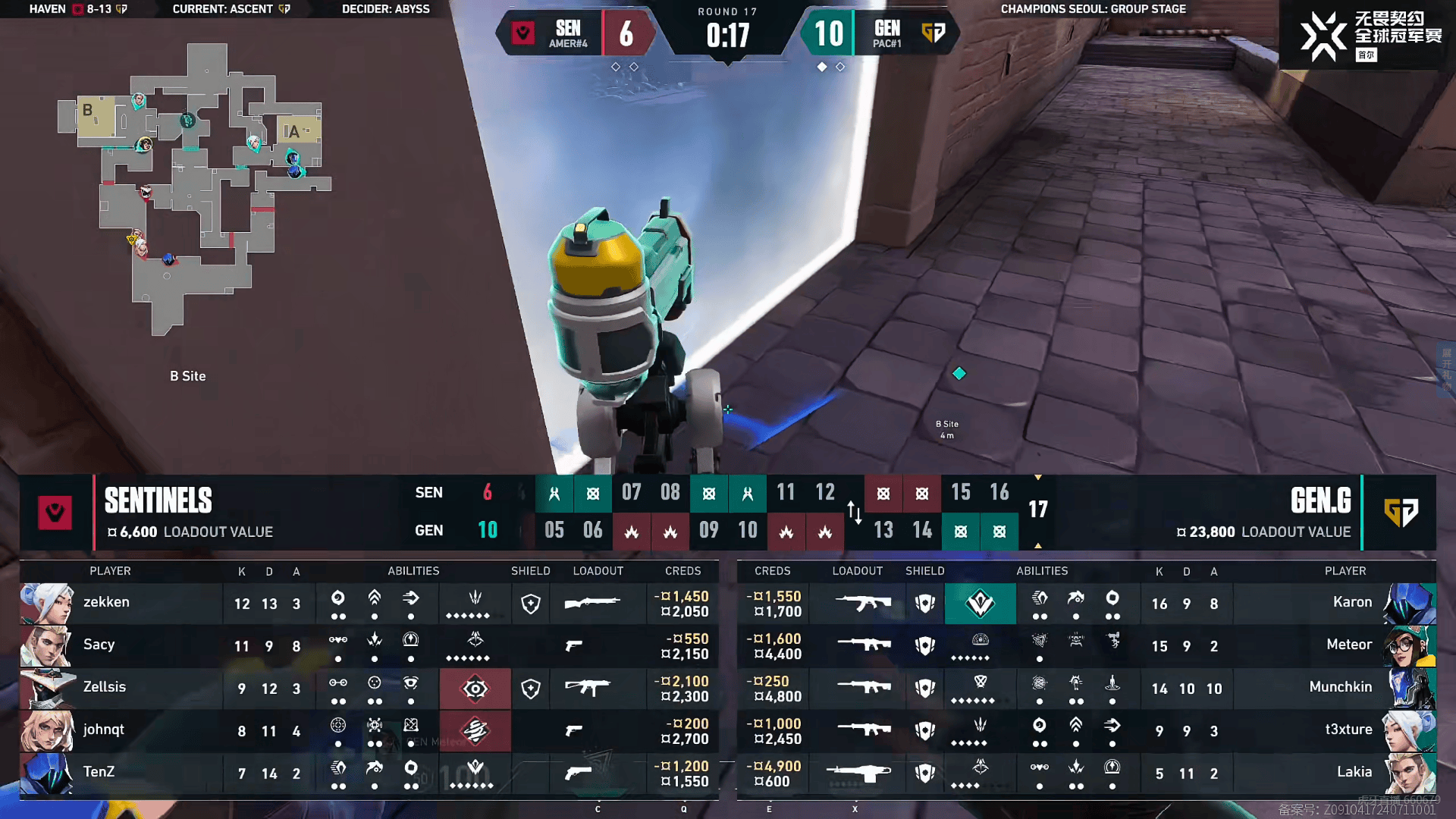The image size is (1456, 819).
Task: Pick t3xture's agent portrait
Action: pyautogui.click(x=1409, y=731)
